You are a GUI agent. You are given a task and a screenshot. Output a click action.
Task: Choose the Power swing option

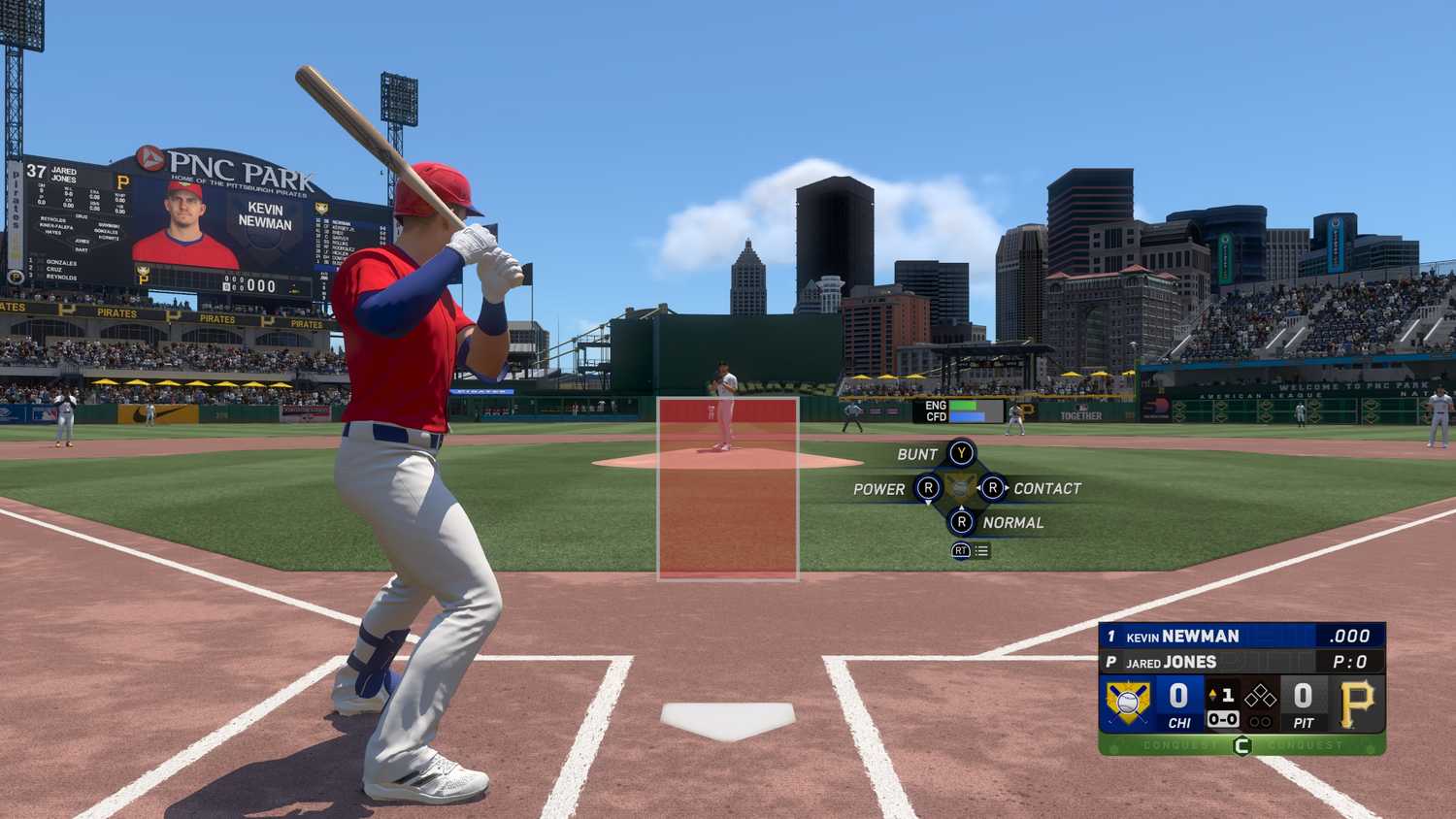tap(928, 488)
